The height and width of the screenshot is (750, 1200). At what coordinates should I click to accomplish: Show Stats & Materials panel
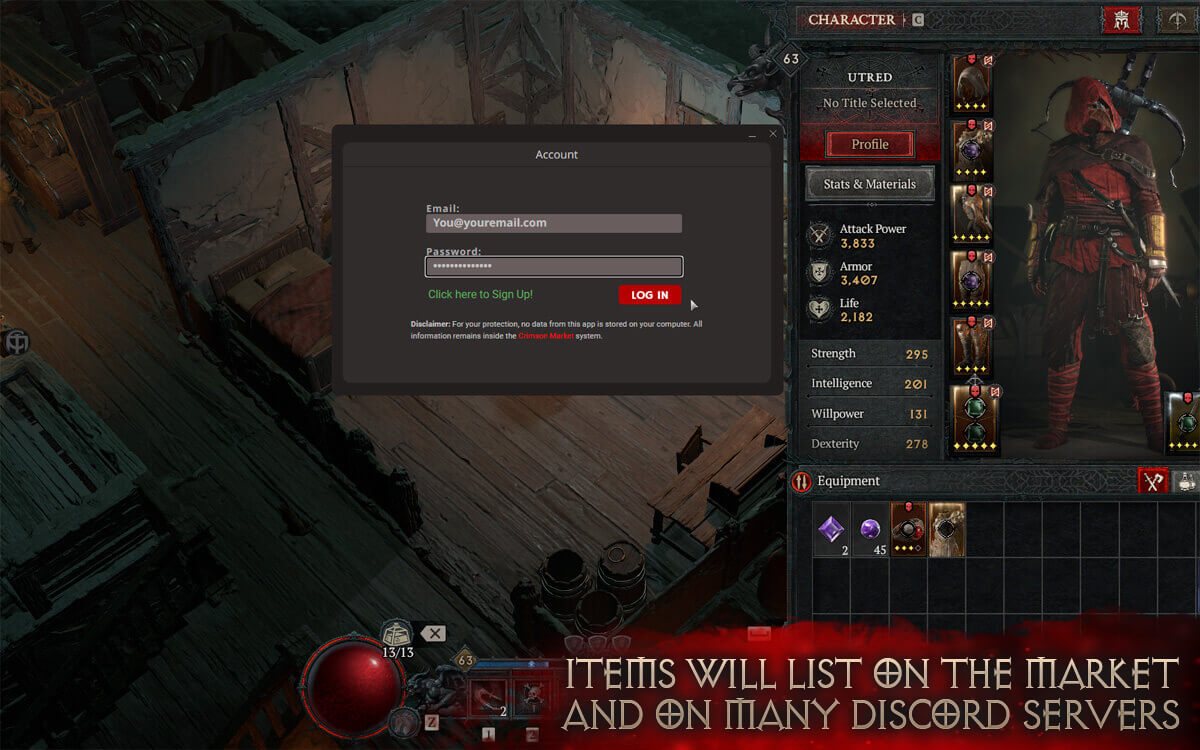click(869, 184)
